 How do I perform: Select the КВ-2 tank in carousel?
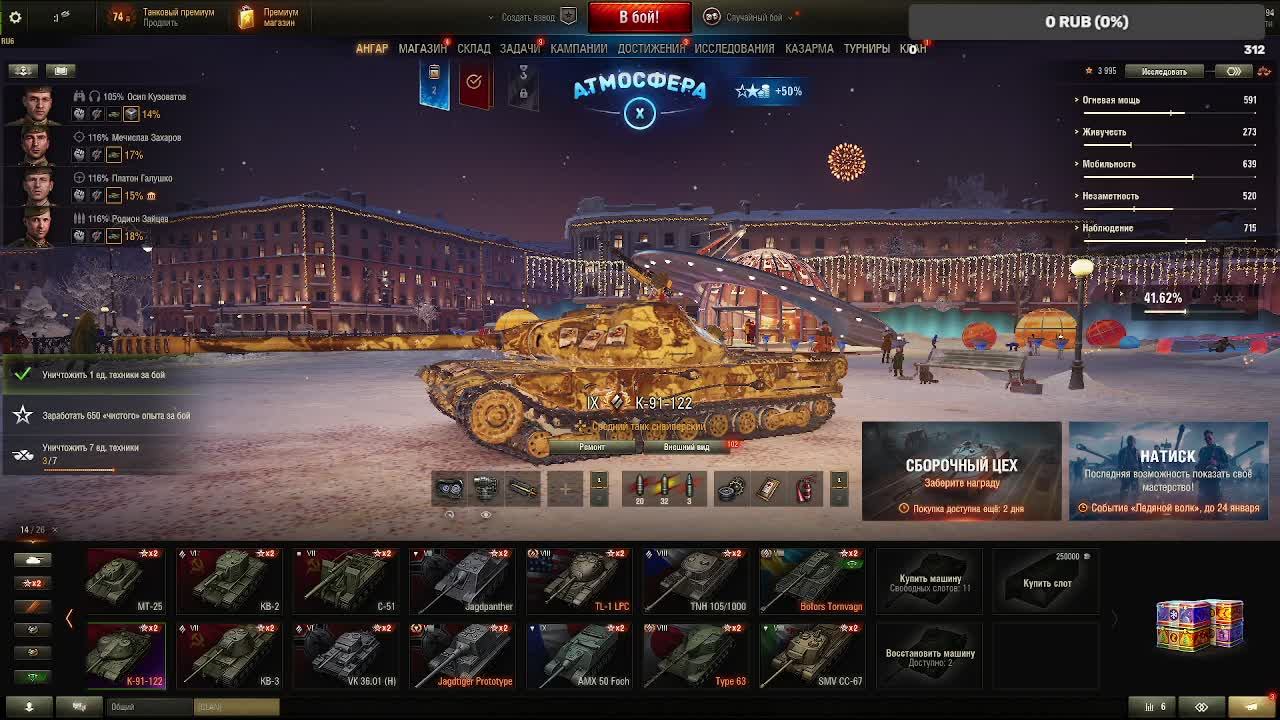229,580
